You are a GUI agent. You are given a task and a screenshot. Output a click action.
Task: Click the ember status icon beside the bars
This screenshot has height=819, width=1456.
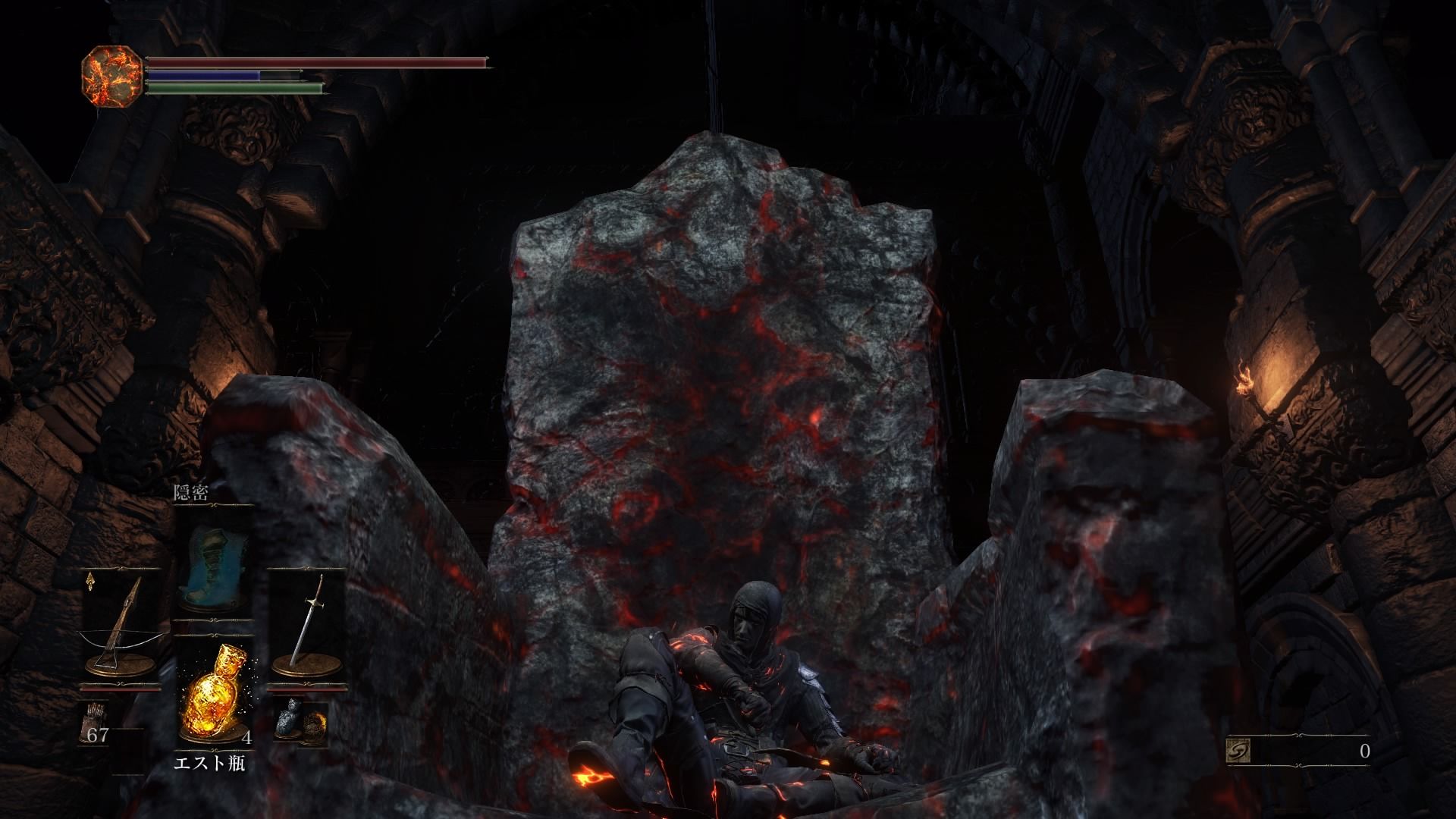point(111,75)
